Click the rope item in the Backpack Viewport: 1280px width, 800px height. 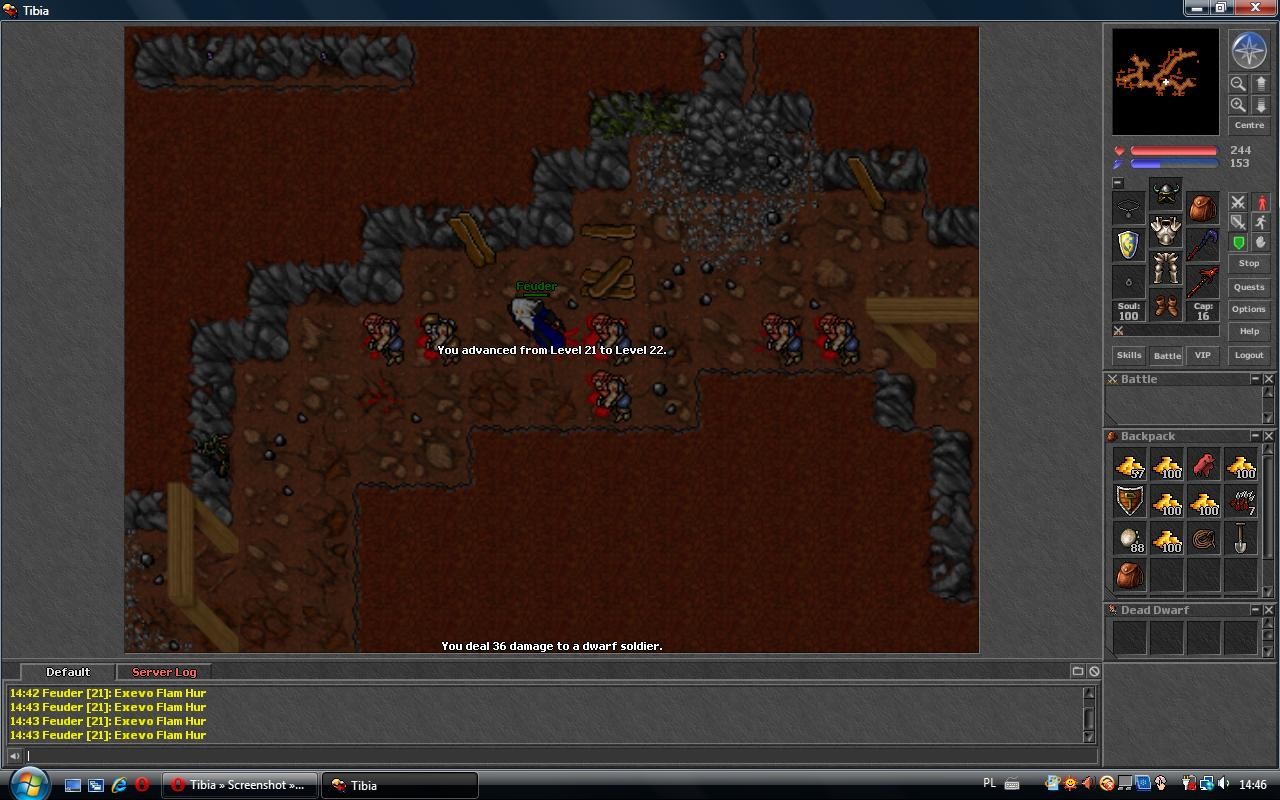click(1203, 540)
